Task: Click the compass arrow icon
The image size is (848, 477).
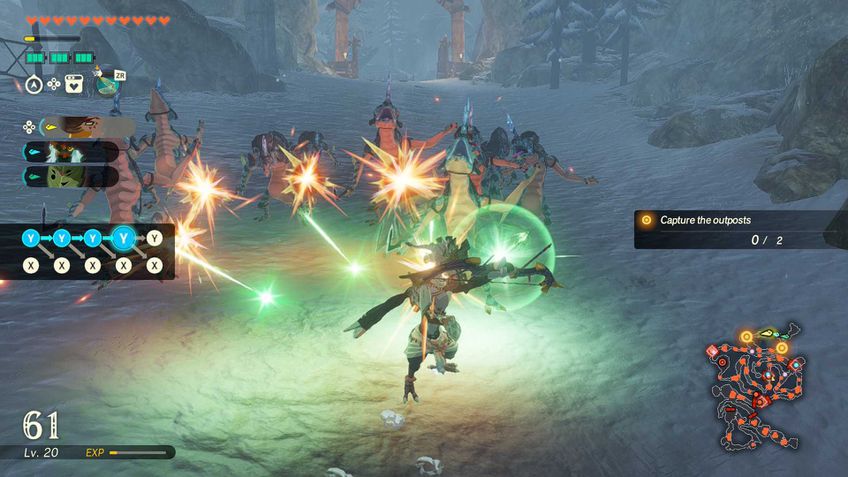Action: pyautogui.click(x=32, y=85)
